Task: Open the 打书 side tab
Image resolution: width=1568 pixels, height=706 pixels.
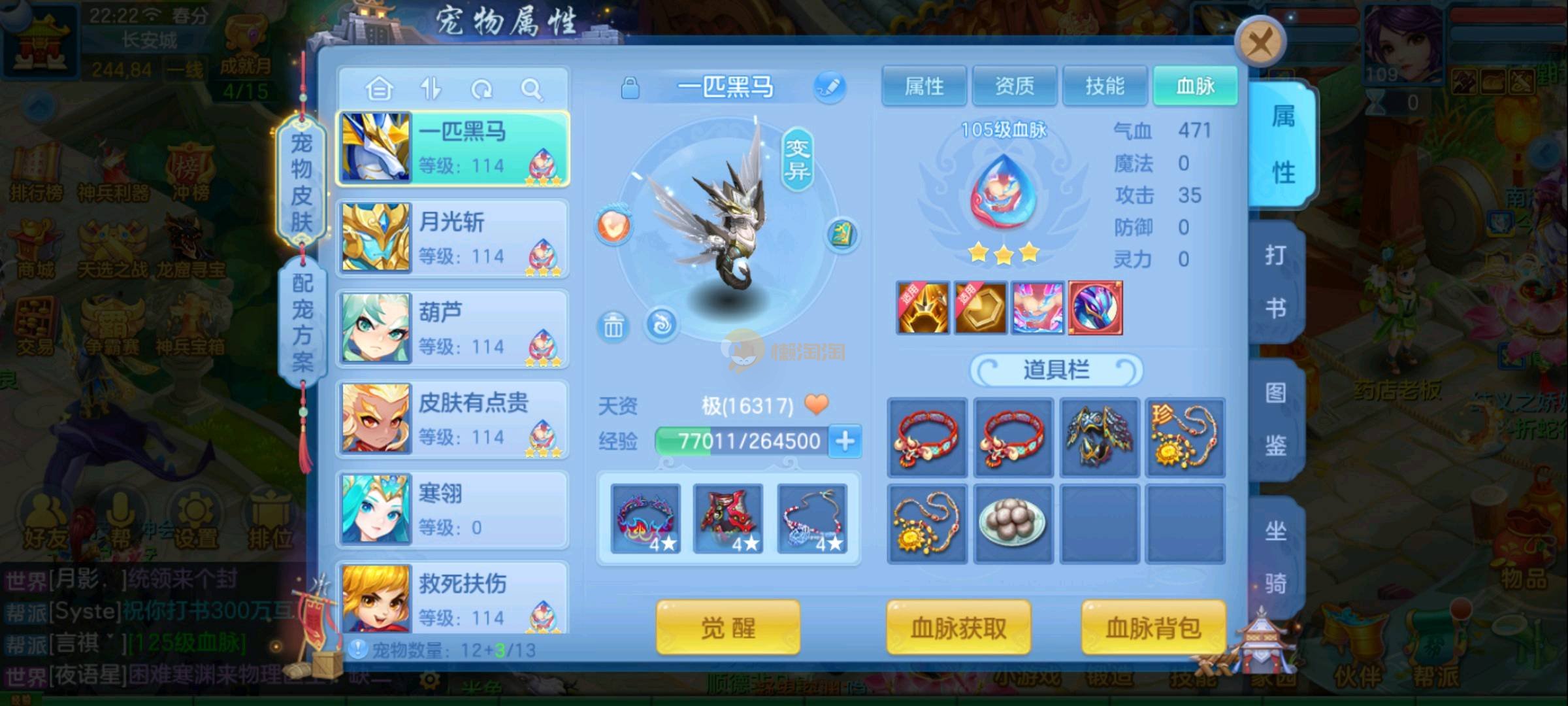Action: tap(1275, 281)
